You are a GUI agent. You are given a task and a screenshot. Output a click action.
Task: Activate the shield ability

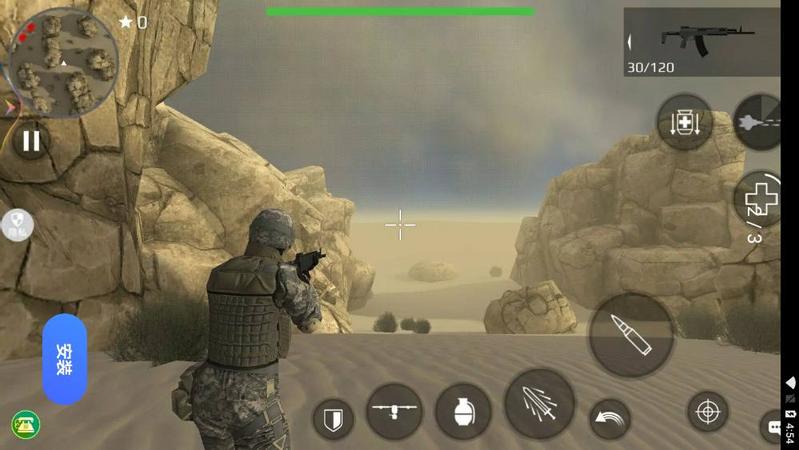click(333, 418)
